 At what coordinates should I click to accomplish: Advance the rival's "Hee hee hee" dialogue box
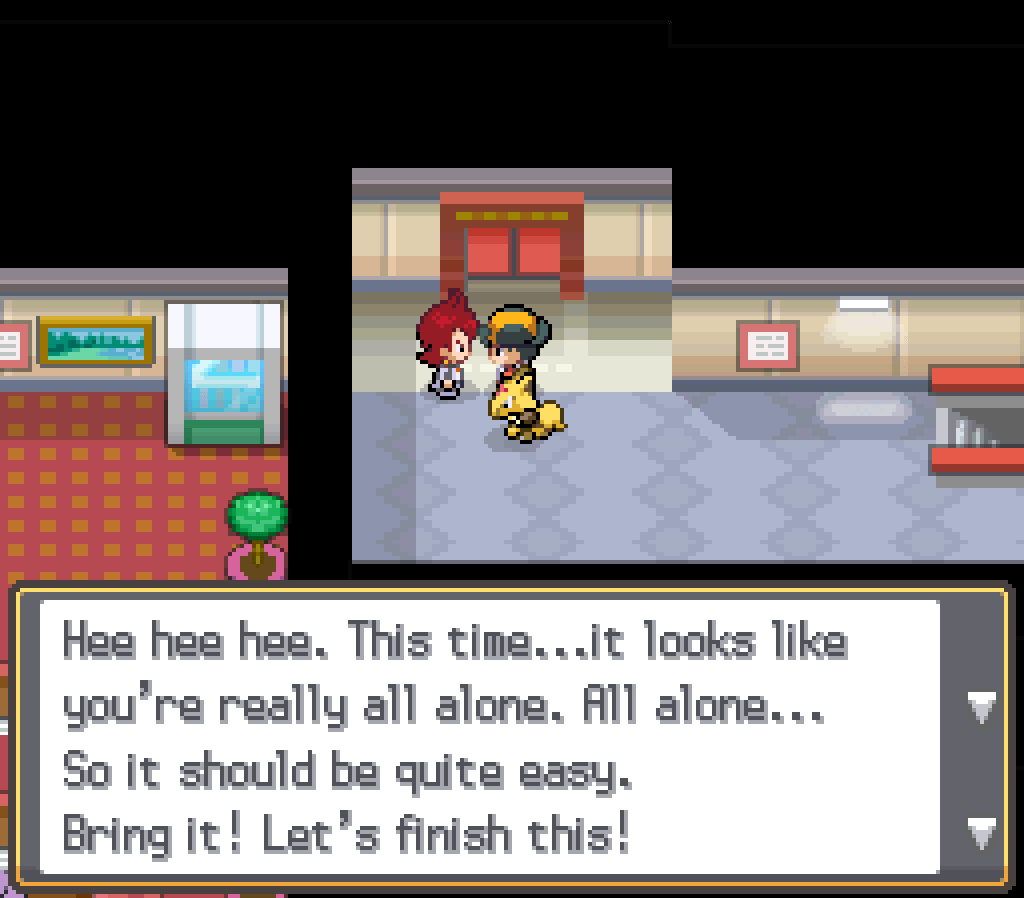(x=981, y=830)
